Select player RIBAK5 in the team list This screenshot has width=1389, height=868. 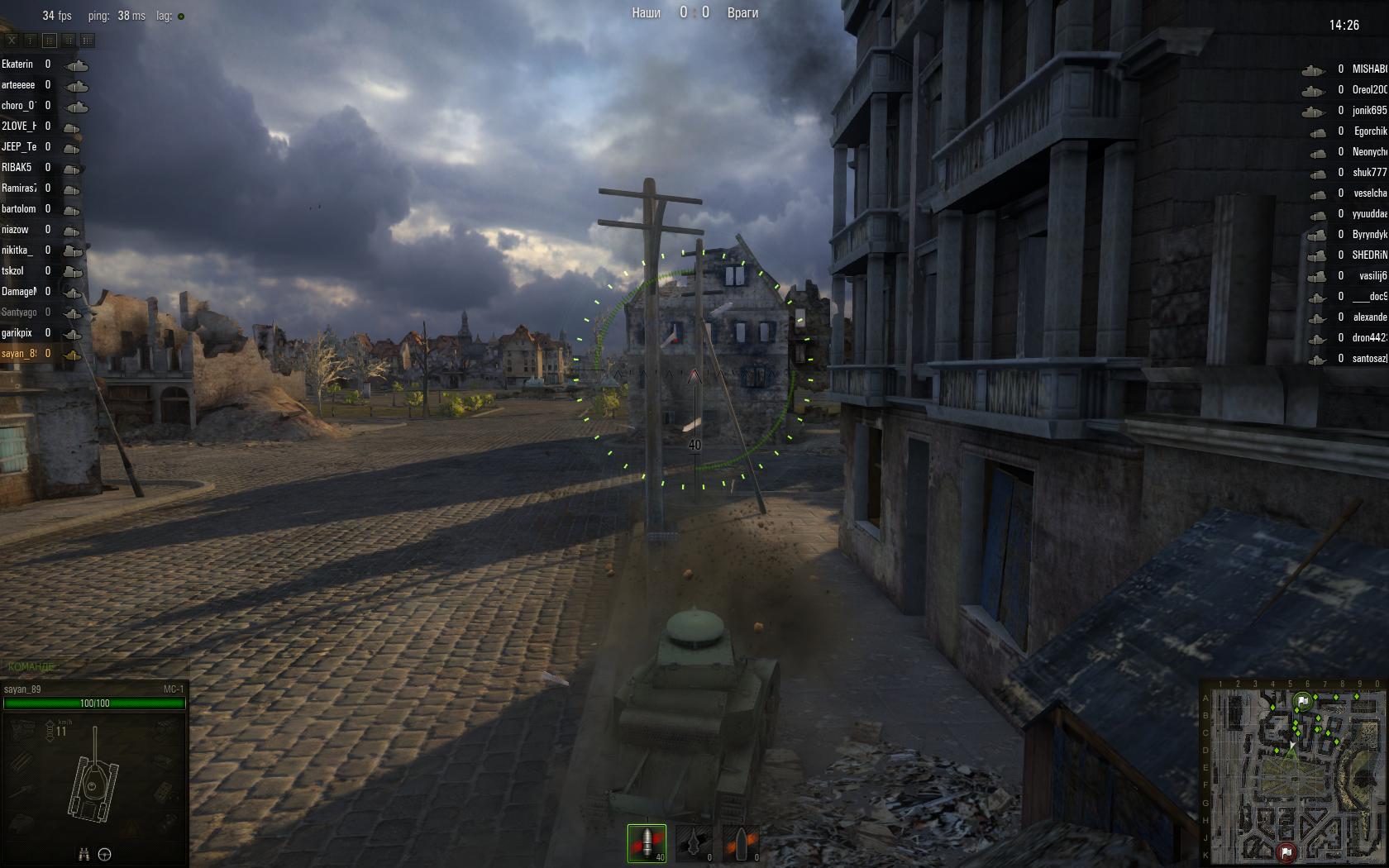17,168
